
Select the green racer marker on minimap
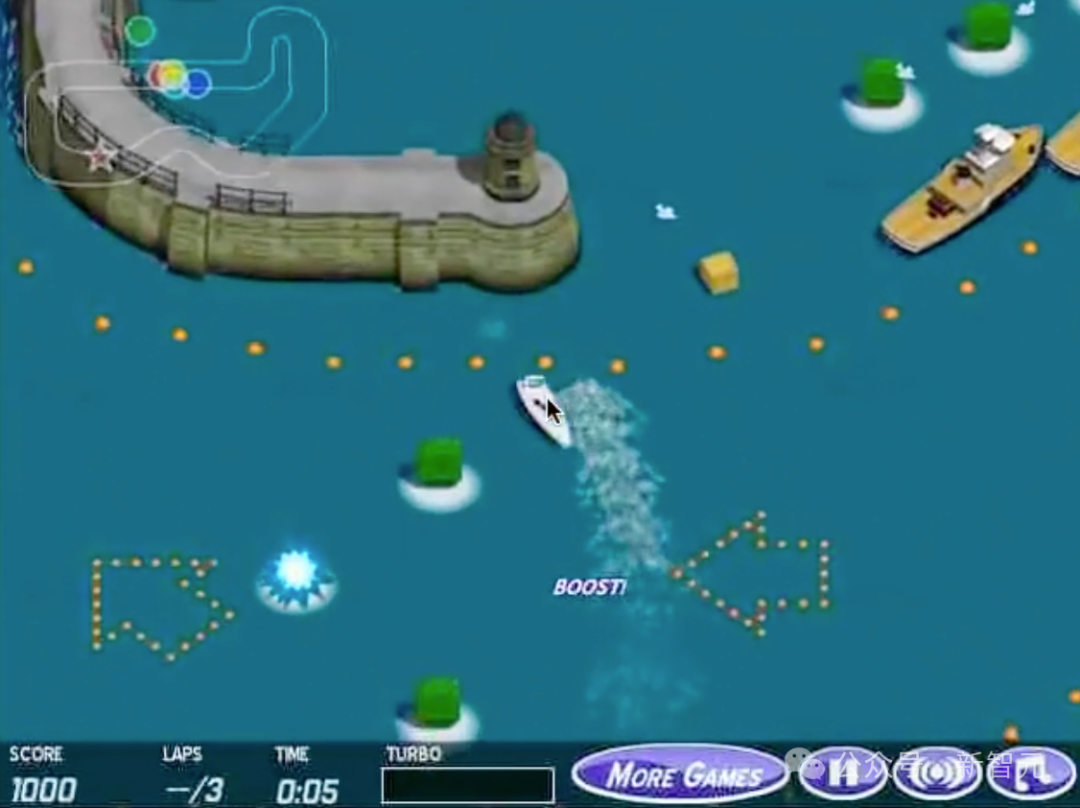click(140, 31)
